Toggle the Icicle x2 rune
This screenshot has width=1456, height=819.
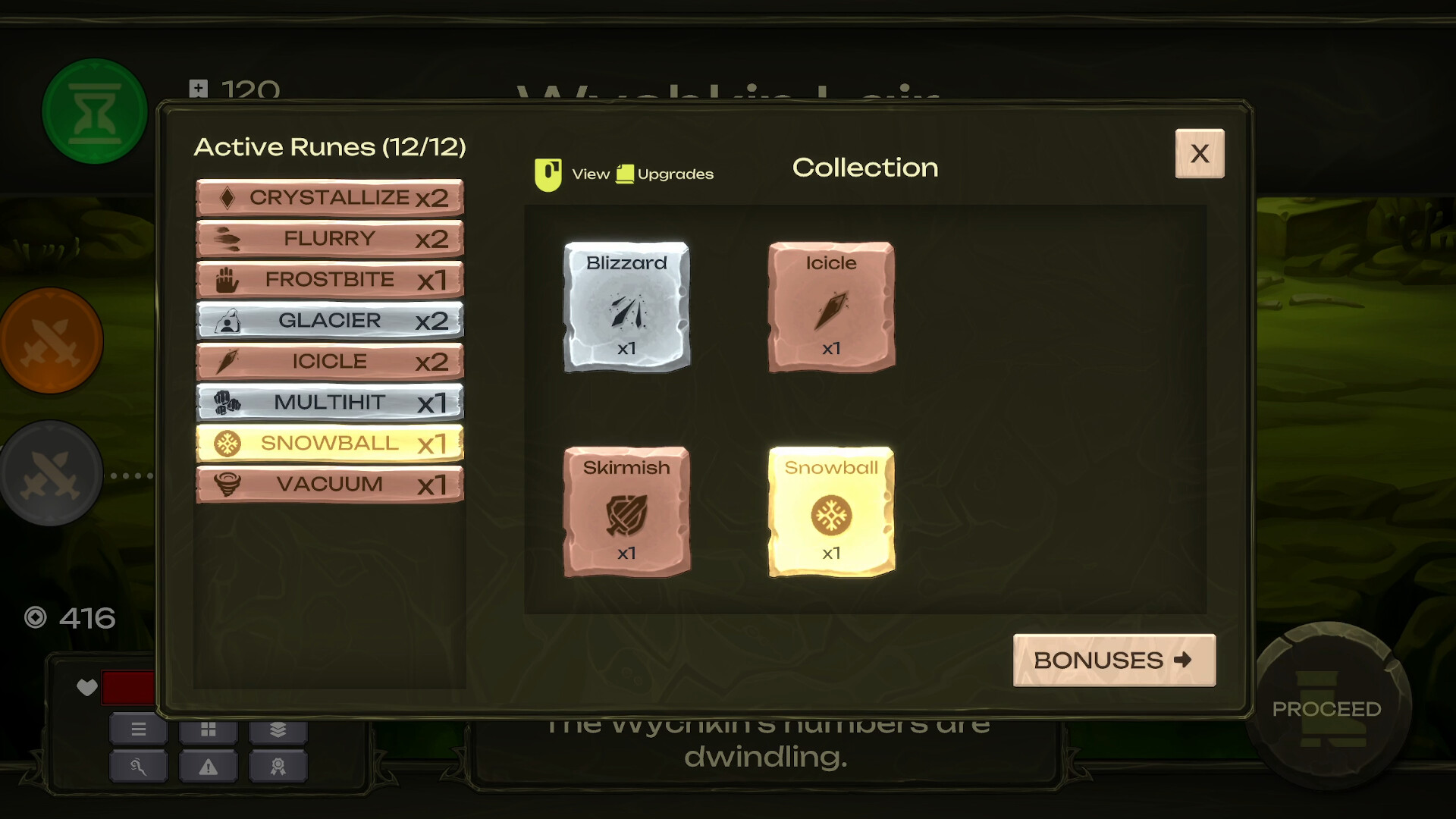330,361
